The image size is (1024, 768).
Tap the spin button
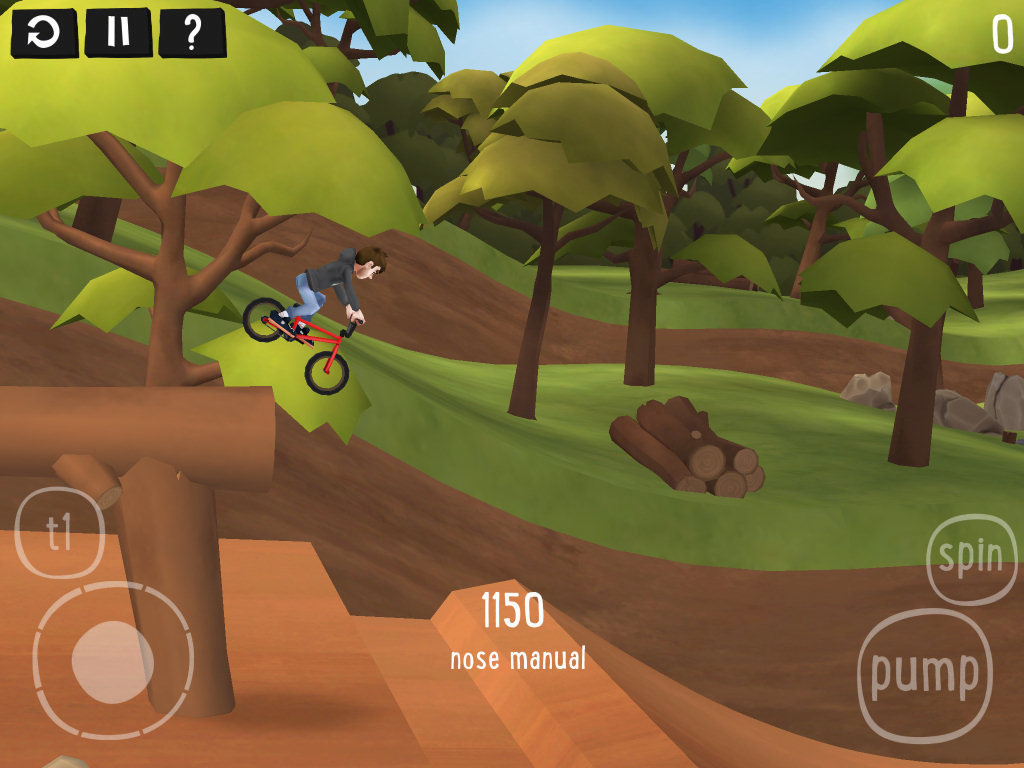click(971, 559)
